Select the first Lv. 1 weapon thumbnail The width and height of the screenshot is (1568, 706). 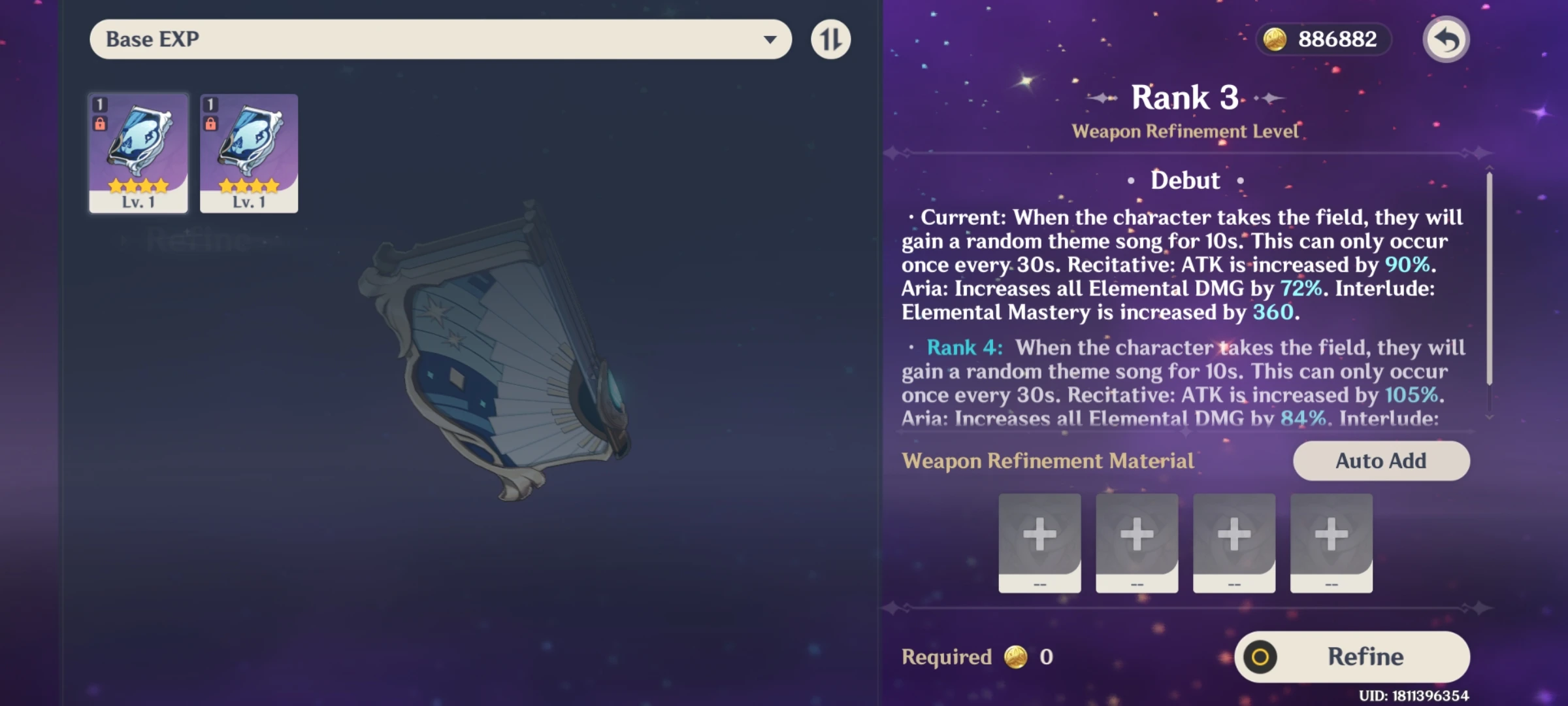[x=138, y=154]
